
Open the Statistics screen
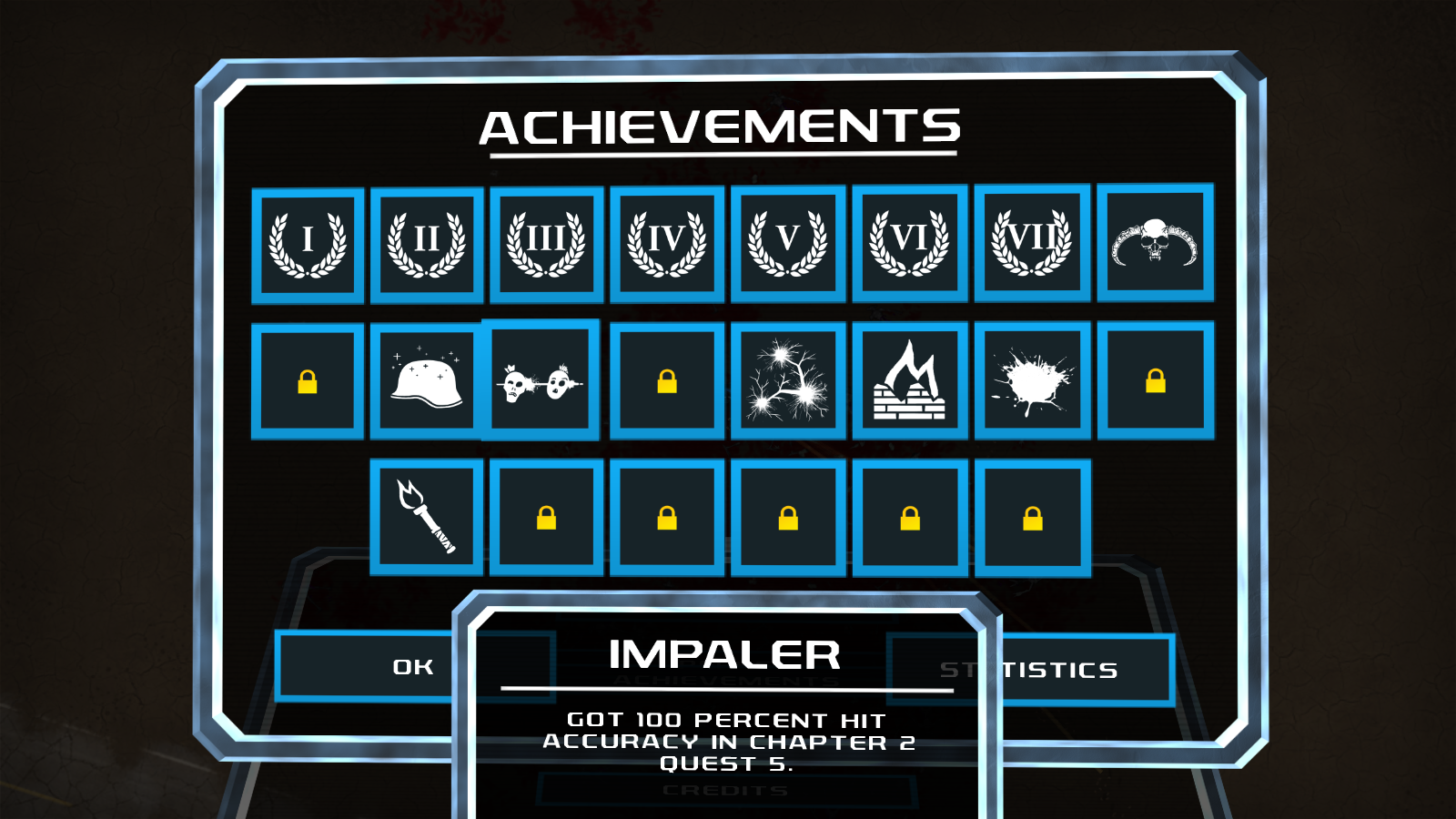click(x=1083, y=671)
